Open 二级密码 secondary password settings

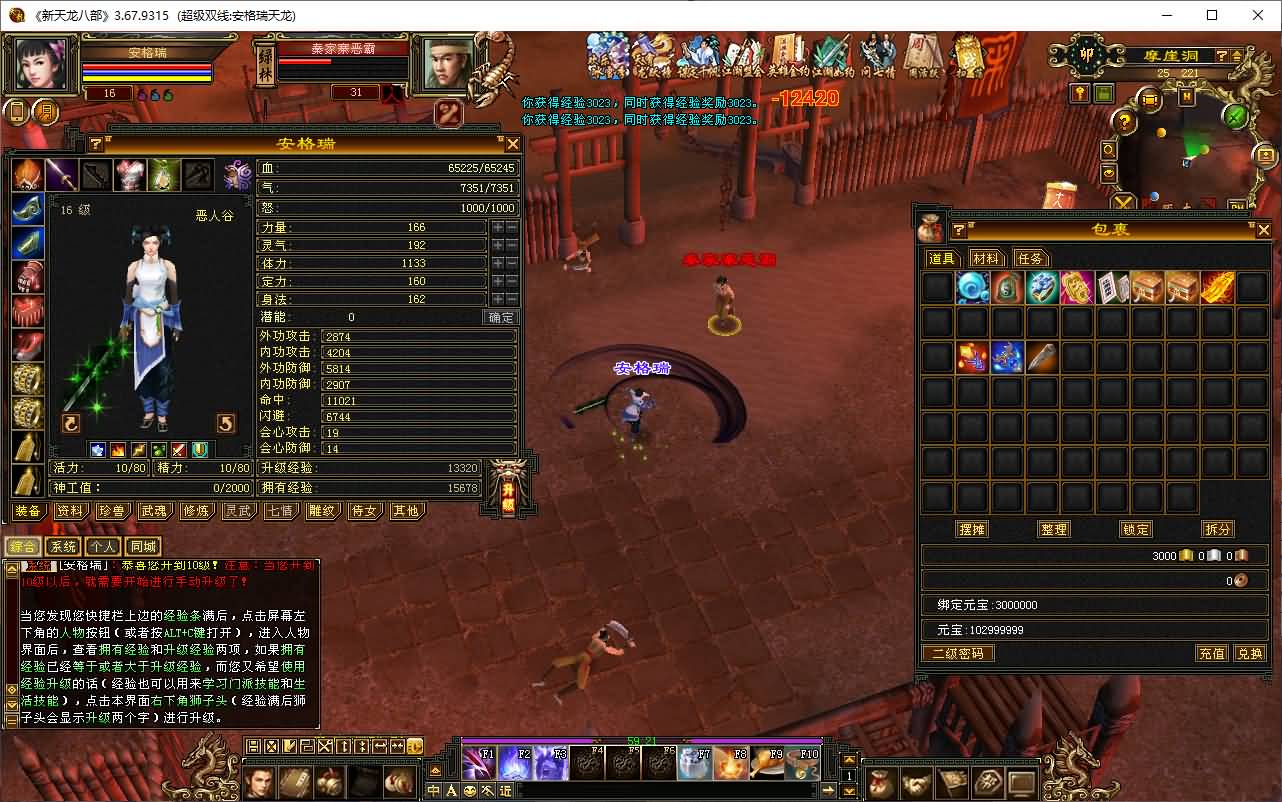(957, 653)
